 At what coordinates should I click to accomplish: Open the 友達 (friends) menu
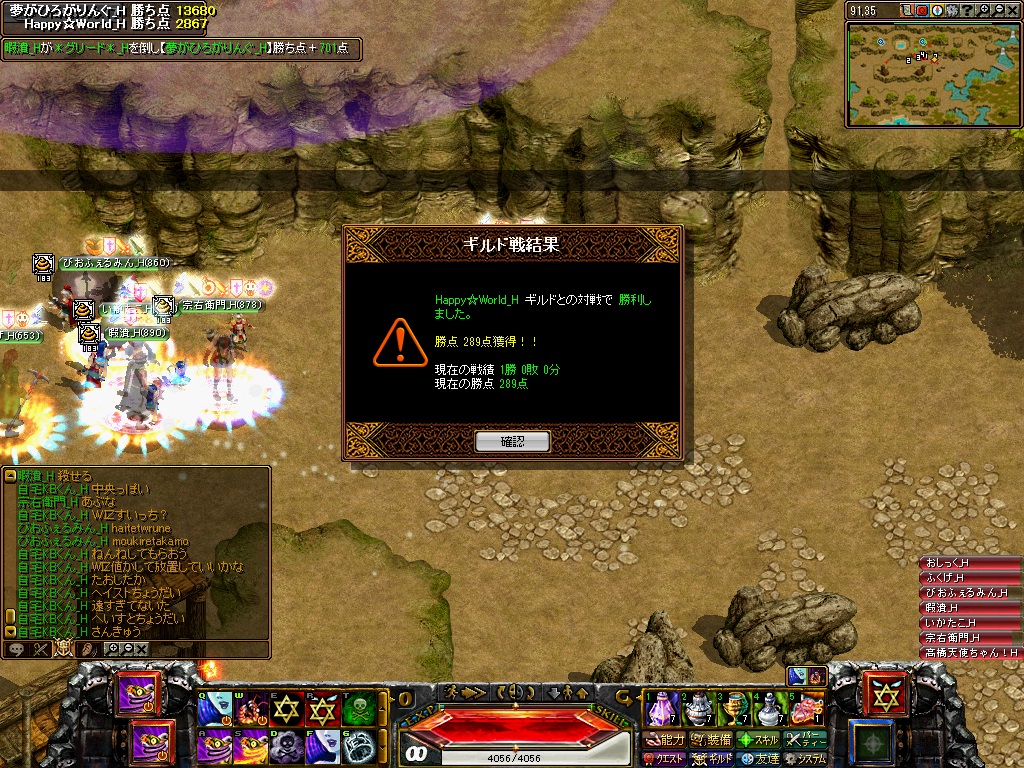point(760,759)
